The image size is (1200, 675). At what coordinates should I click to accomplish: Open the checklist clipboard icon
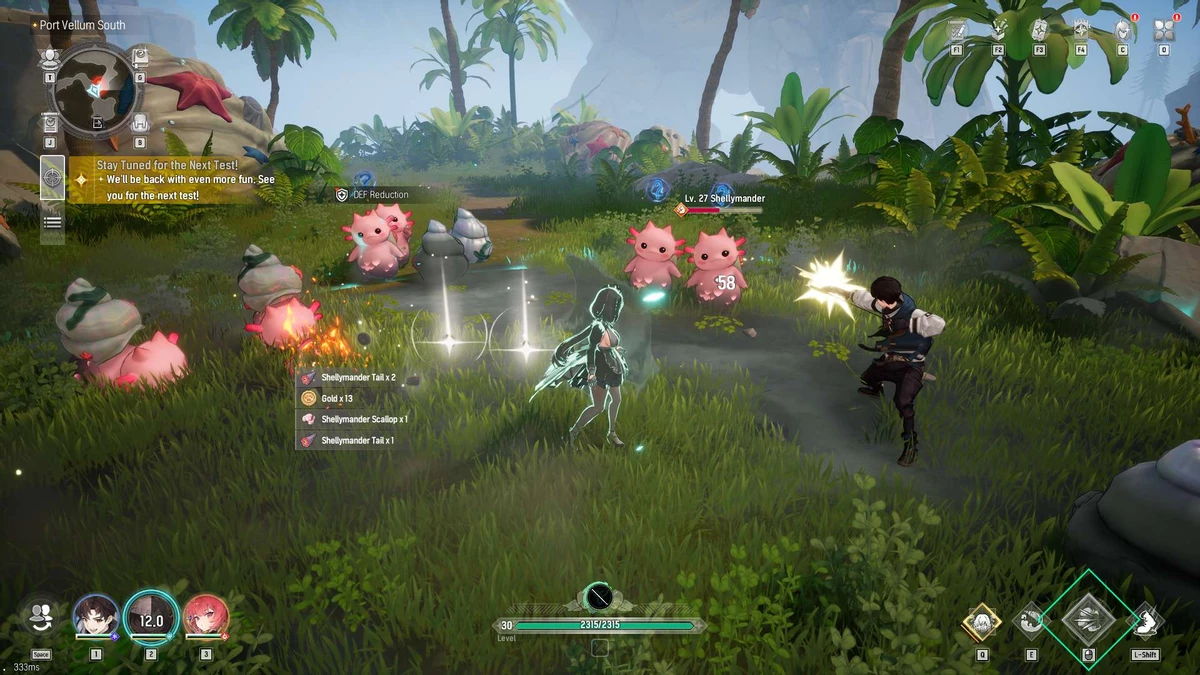[x=50, y=123]
